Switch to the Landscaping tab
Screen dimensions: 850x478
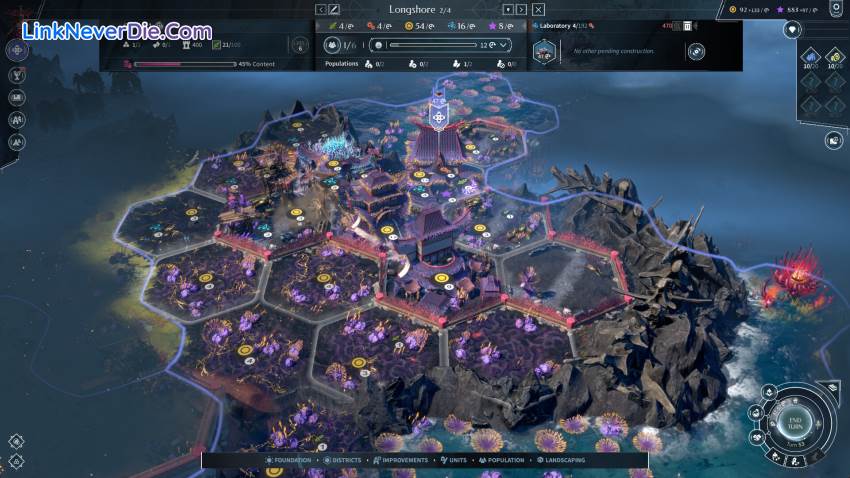click(562, 460)
